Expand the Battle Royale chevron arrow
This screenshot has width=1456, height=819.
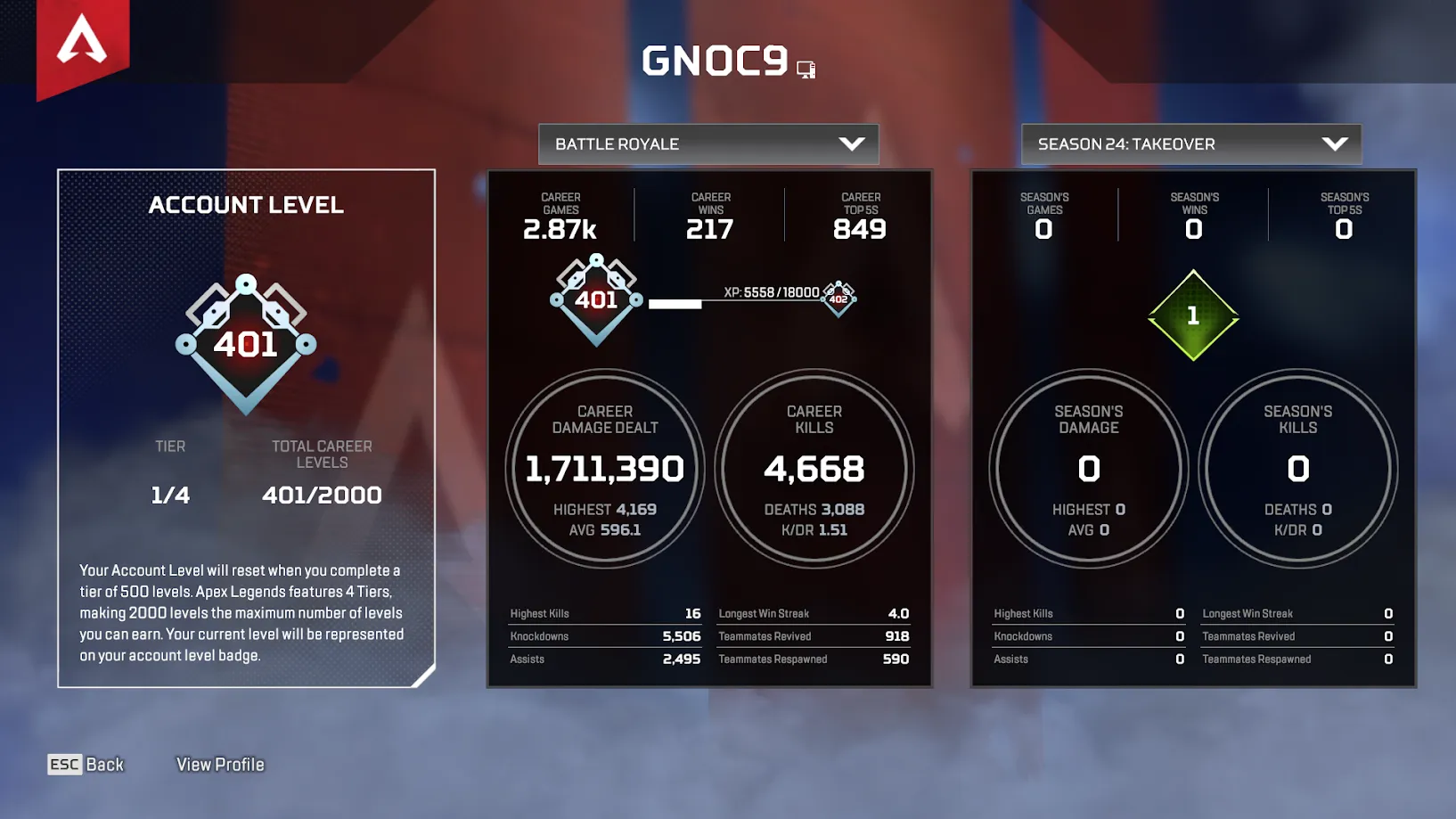click(x=853, y=143)
